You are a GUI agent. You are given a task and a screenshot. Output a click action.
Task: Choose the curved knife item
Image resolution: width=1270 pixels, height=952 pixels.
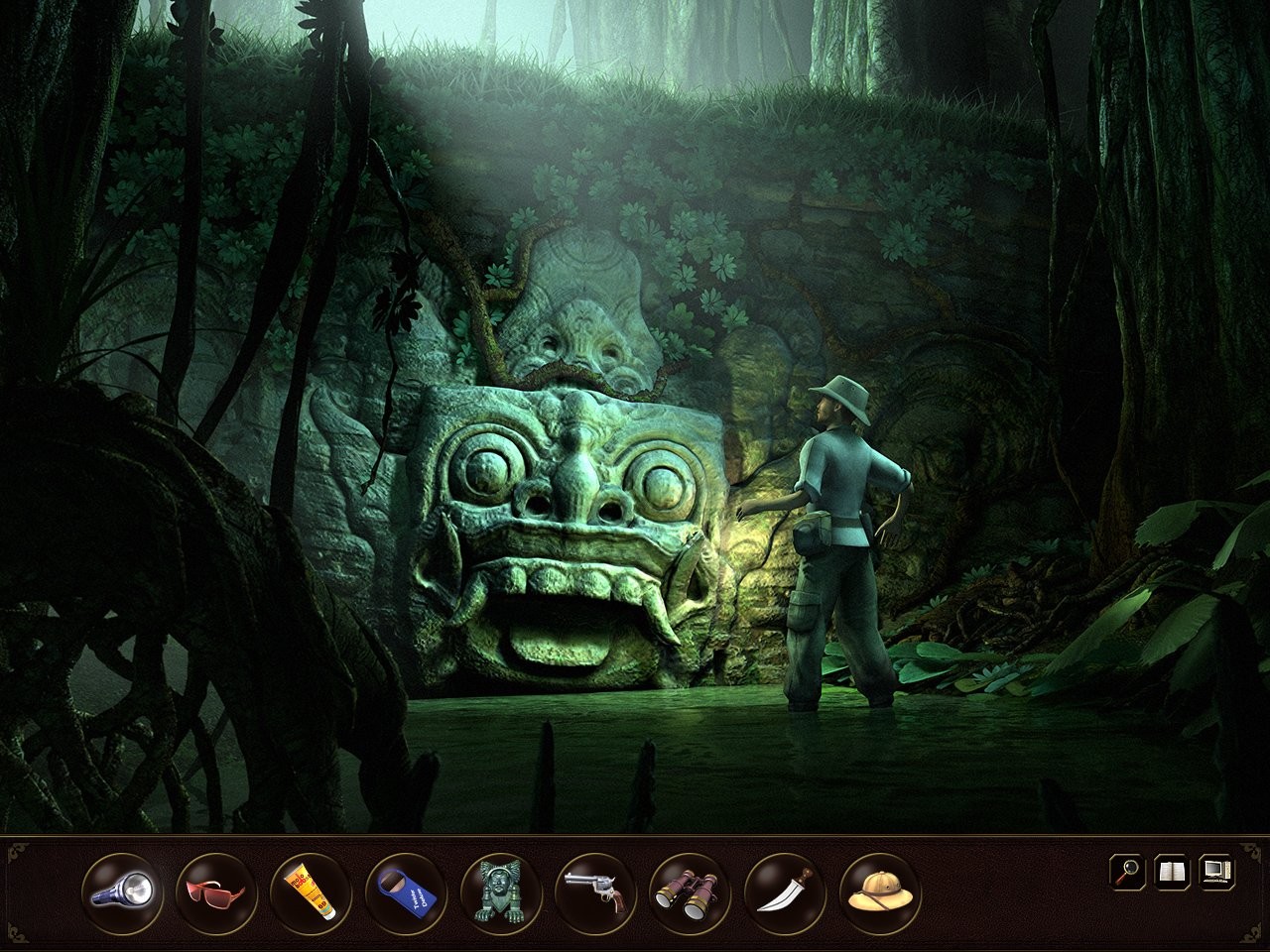(x=784, y=889)
